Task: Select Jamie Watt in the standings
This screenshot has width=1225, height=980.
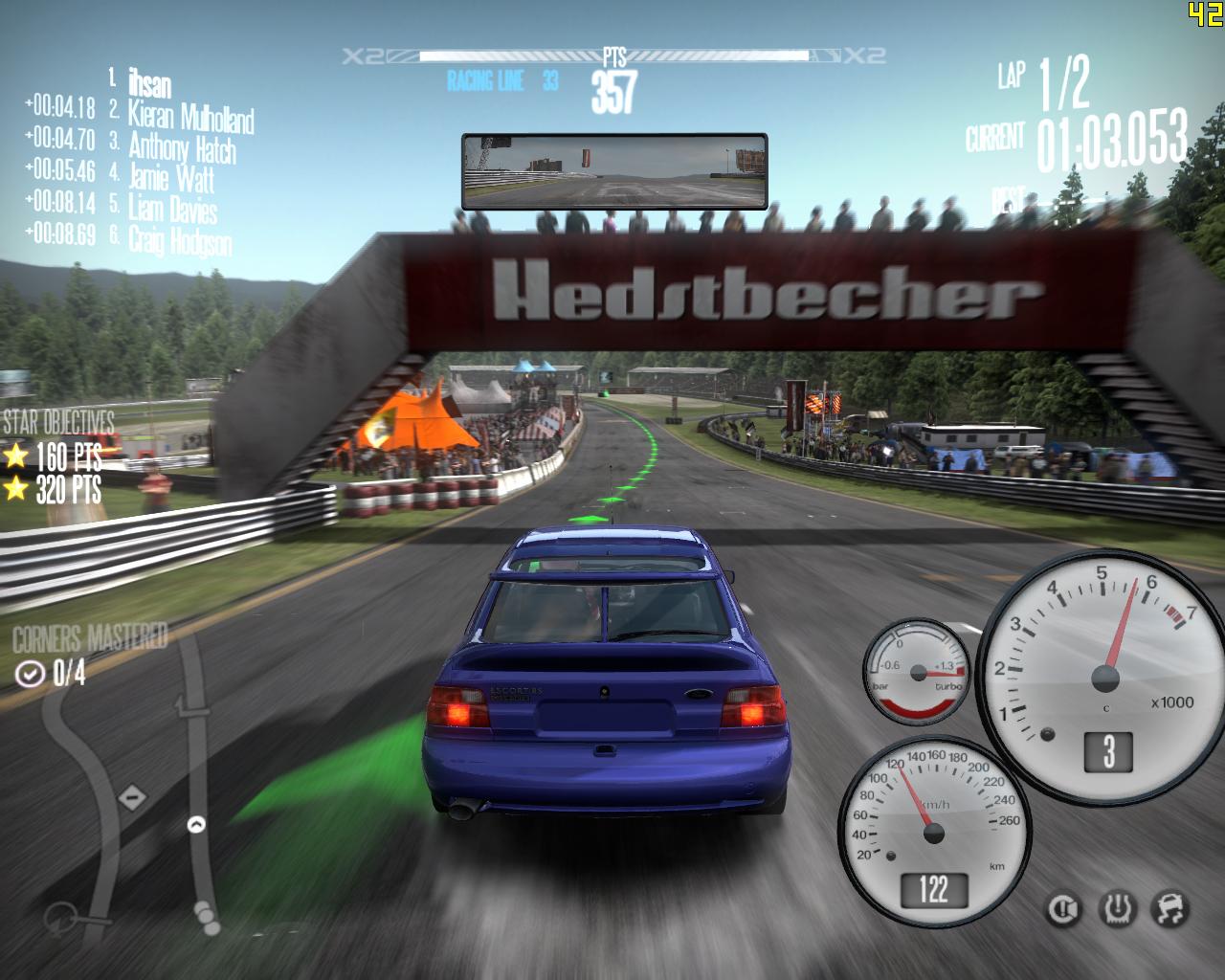Action: coord(171,178)
